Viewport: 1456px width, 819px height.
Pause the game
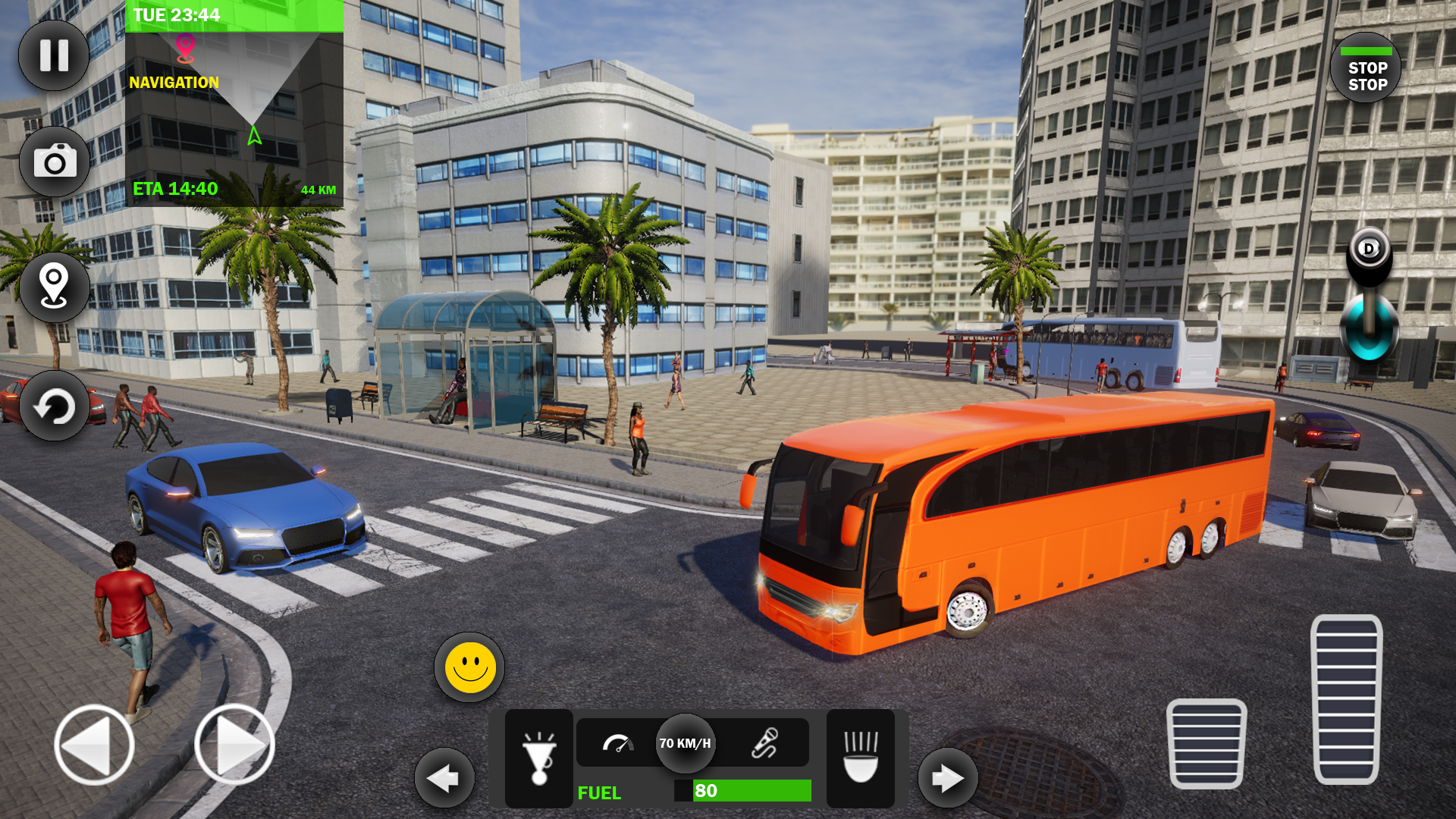click(53, 55)
